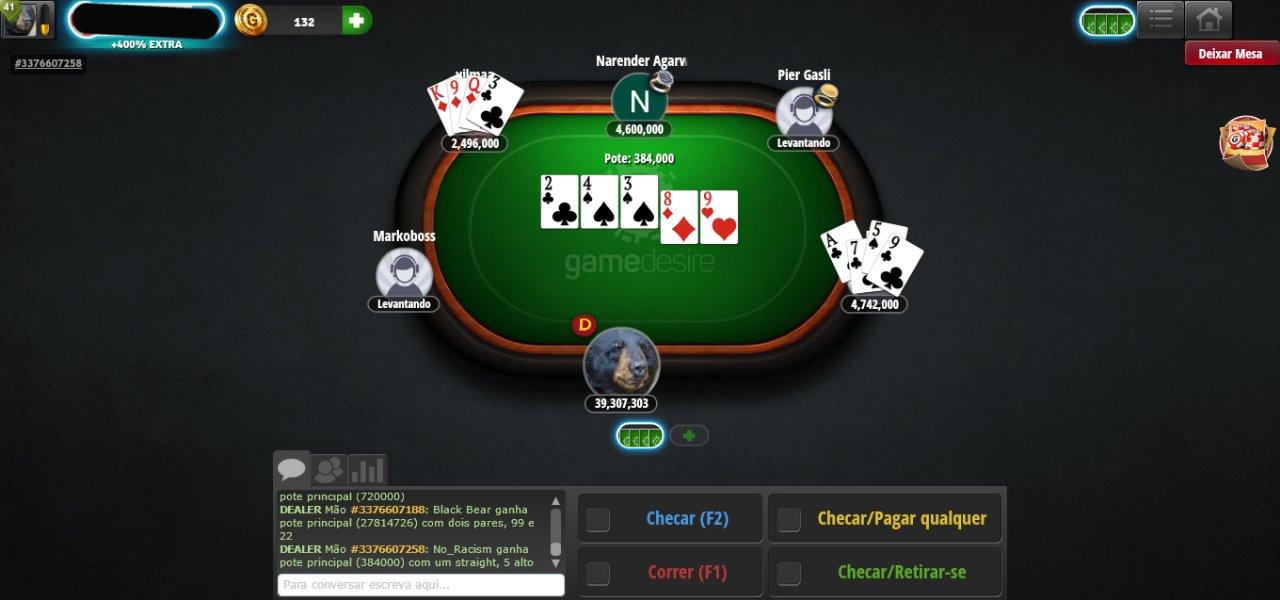Select the current table icon in the top bar
Image resolution: width=1280 pixels, height=600 pixels.
(1107, 21)
